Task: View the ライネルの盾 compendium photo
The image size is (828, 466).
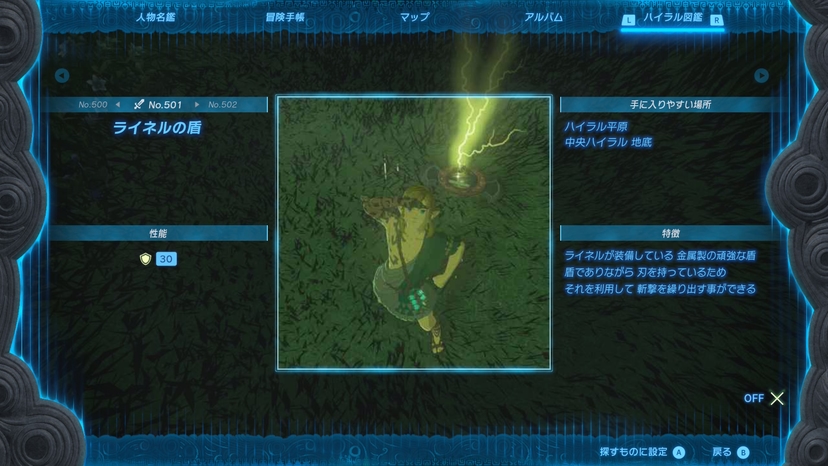Action: pyautogui.click(x=414, y=232)
